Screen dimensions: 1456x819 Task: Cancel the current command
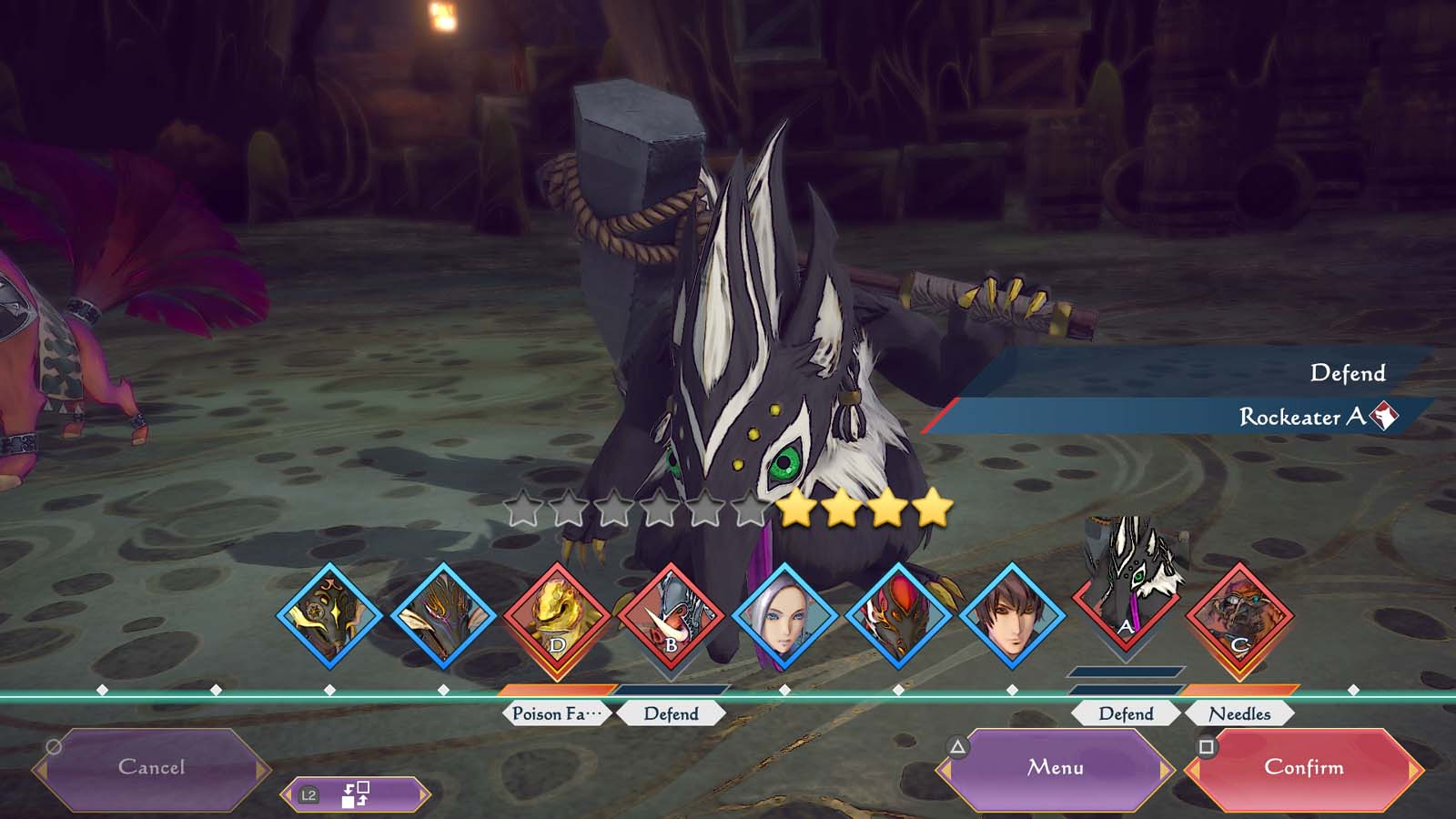pos(151,768)
